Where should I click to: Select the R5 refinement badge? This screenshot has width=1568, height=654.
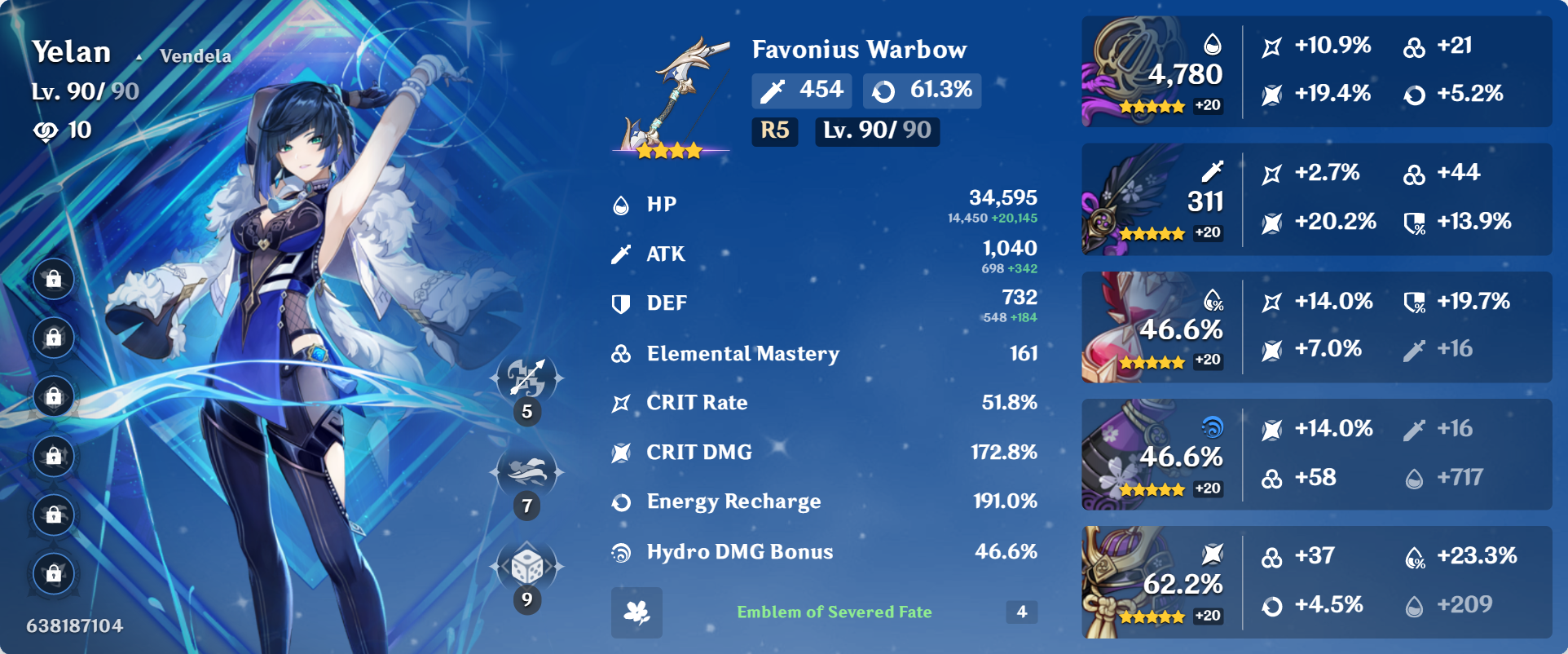773,131
